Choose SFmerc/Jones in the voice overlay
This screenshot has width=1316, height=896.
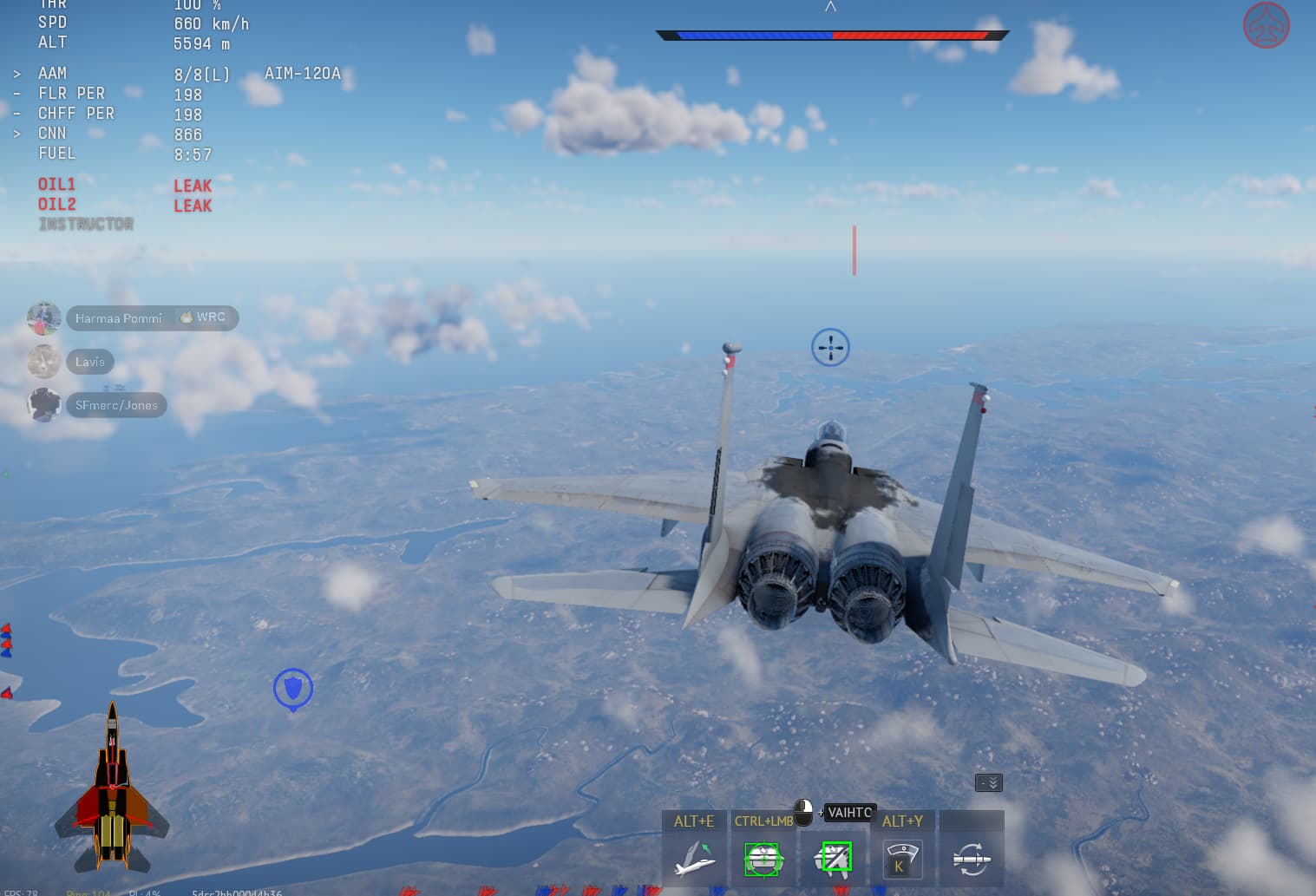116,405
